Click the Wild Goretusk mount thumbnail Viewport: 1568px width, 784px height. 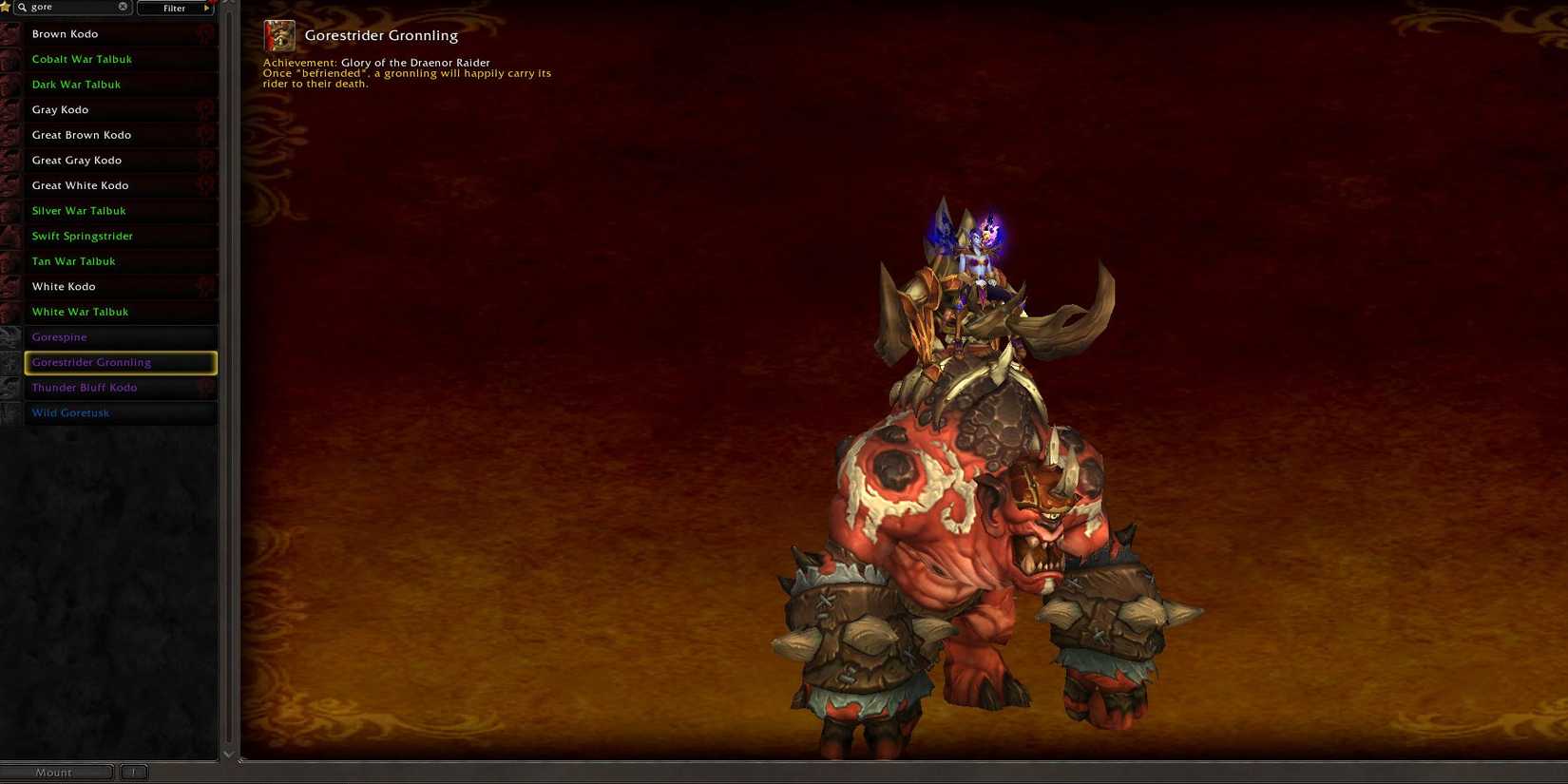pyautogui.click(x=11, y=412)
